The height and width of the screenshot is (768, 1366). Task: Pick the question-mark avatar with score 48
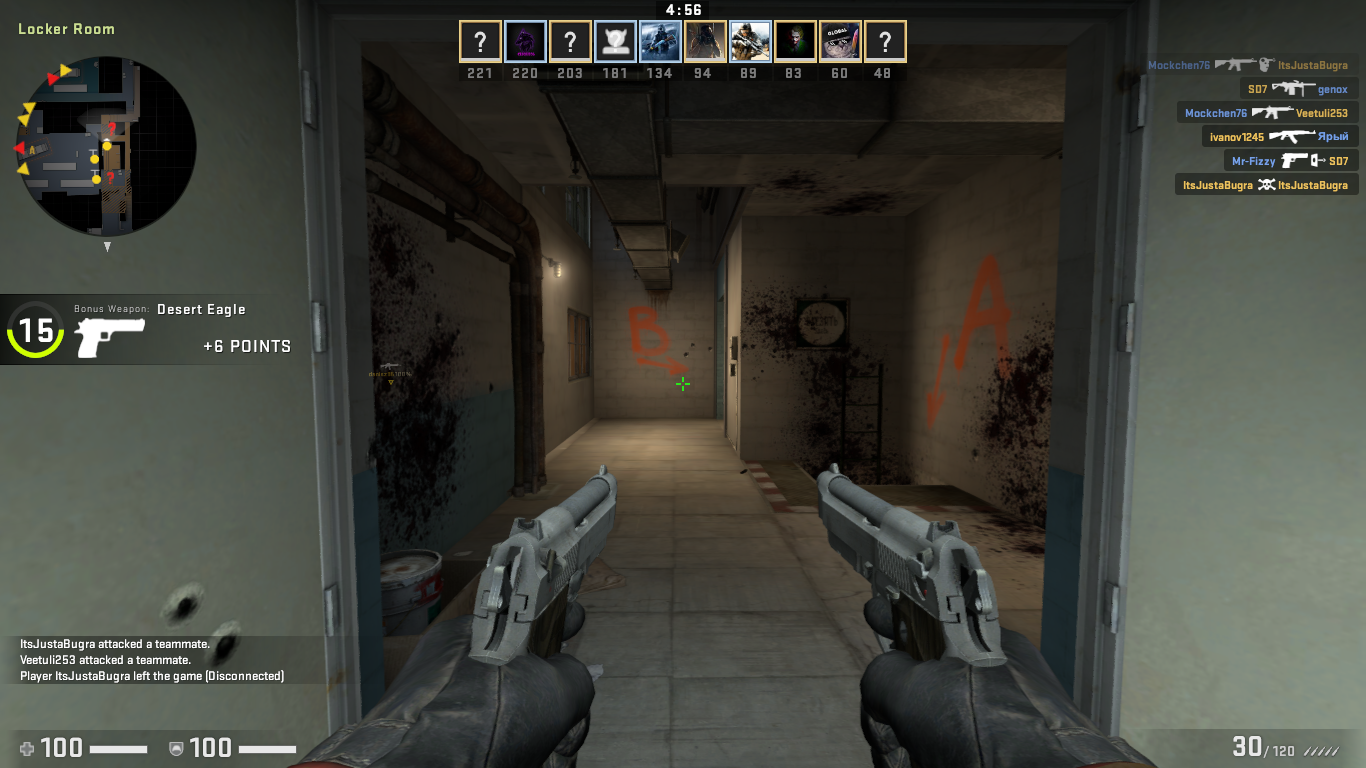pos(885,42)
